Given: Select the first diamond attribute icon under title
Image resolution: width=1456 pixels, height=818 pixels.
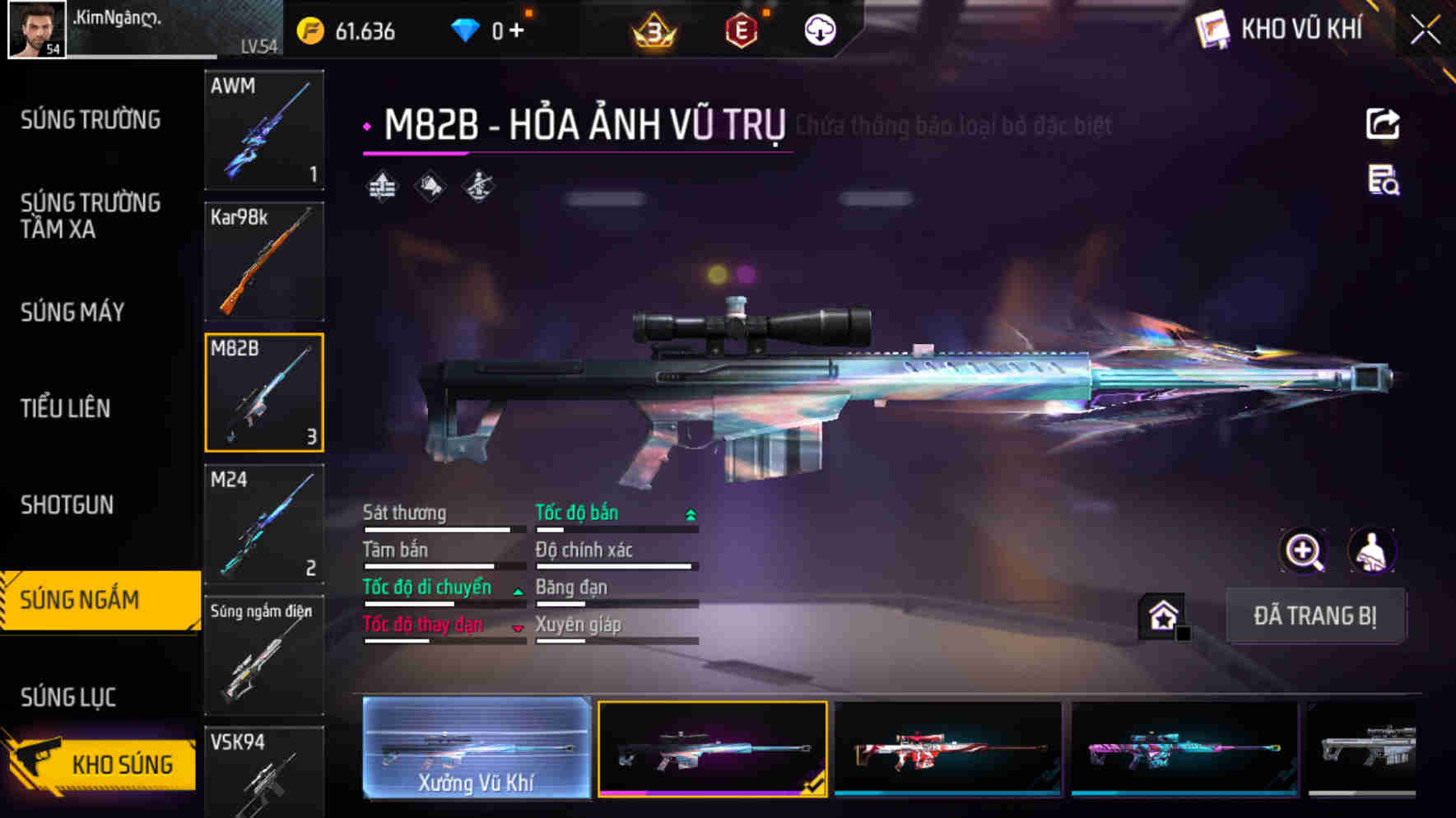Looking at the screenshot, I should [x=381, y=185].
